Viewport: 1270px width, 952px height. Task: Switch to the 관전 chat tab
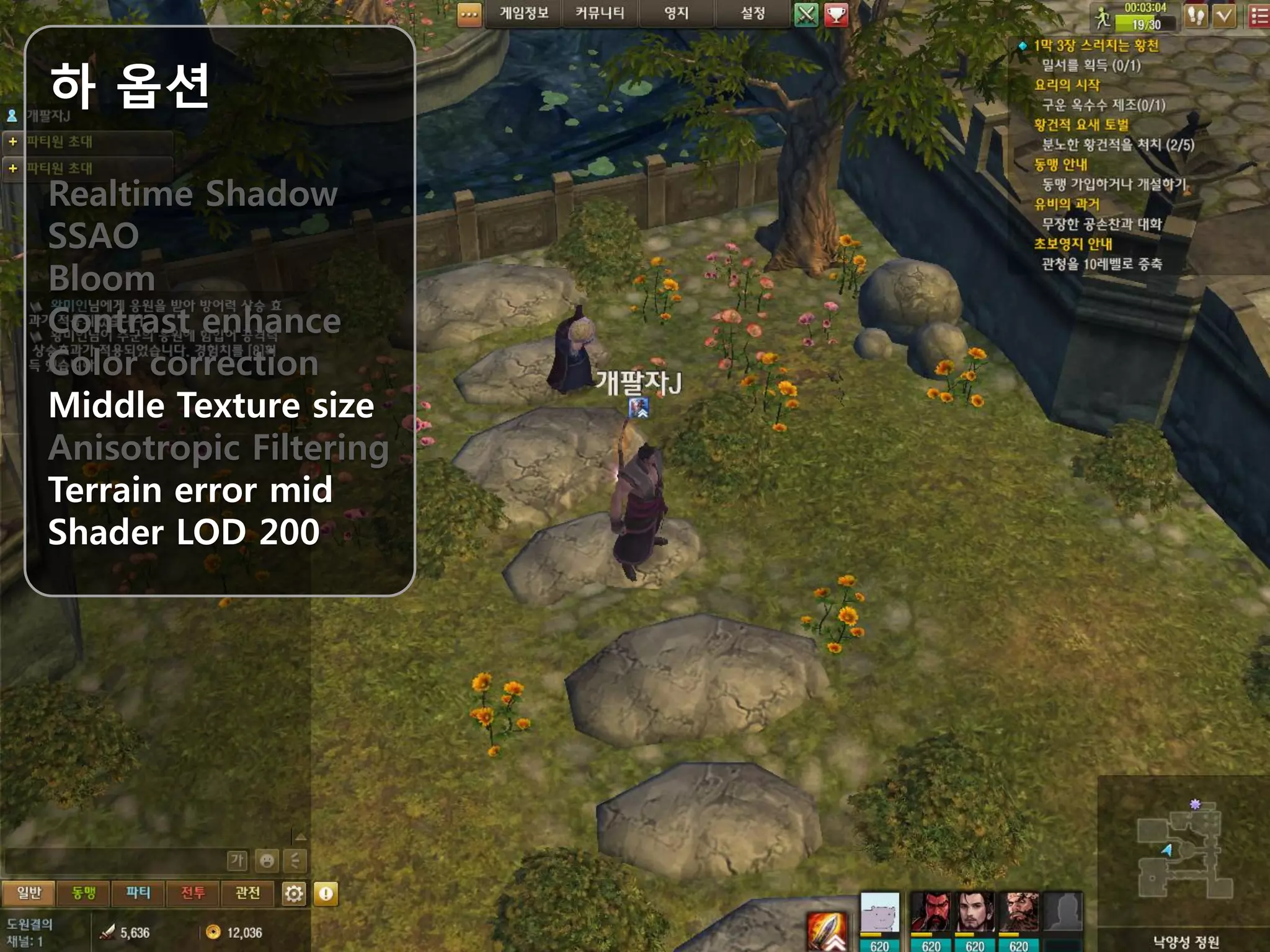(x=247, y=893)
